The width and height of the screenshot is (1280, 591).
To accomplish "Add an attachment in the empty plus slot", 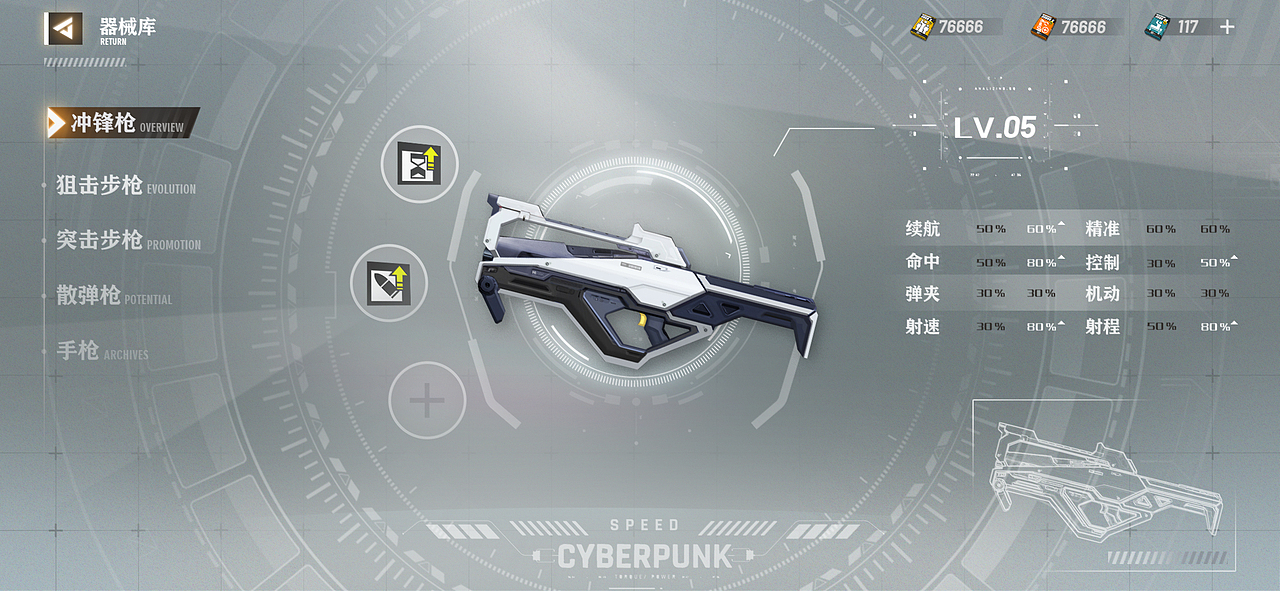I will pos(427,401).
